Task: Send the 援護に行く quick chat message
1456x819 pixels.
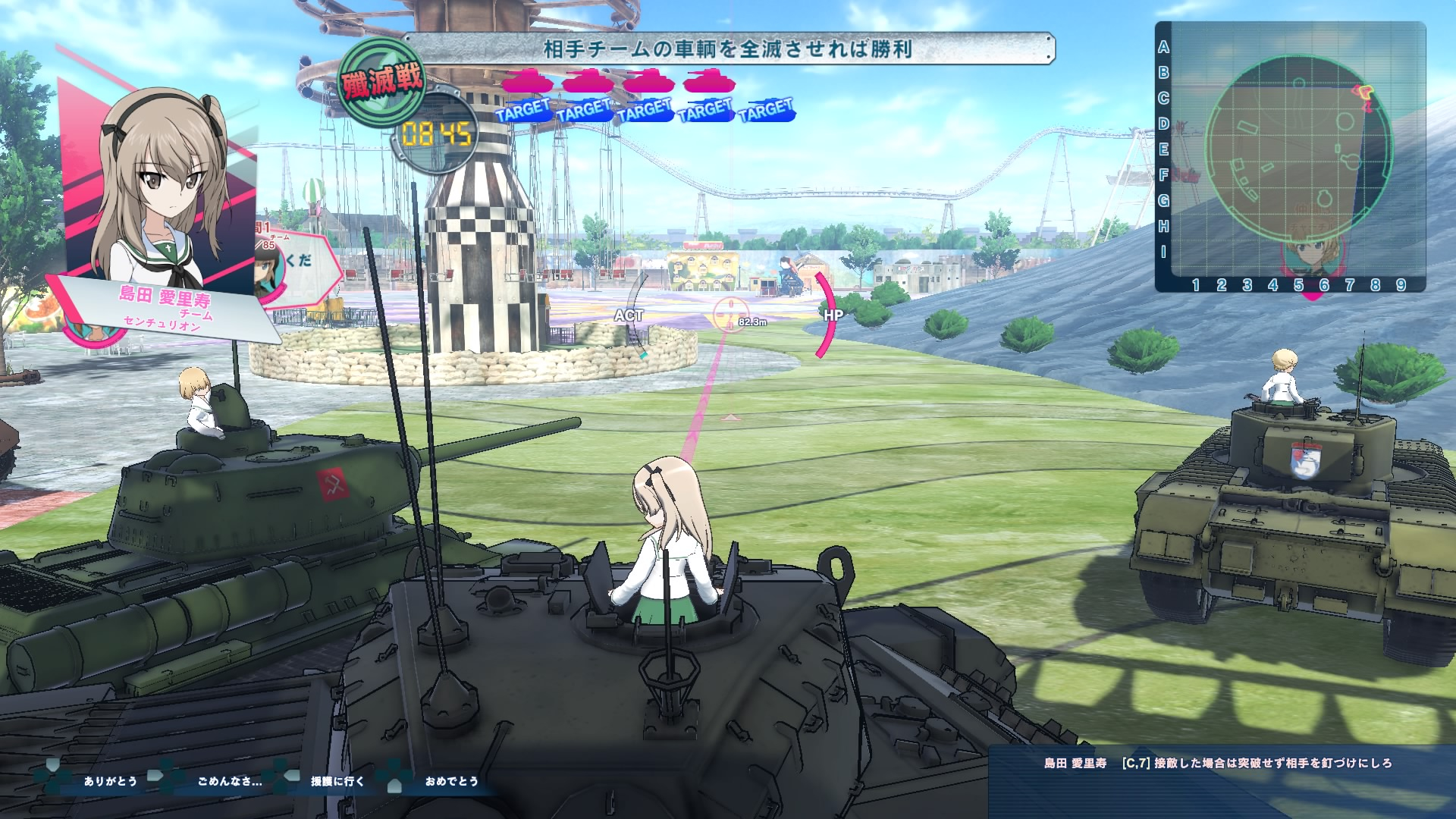Action: 337,781
